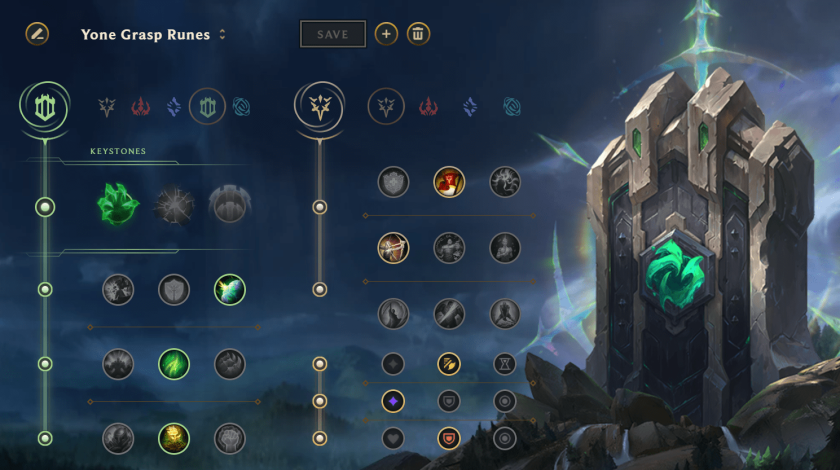
Task: Choose the Aftershock keystone
Action: [174, 205]
